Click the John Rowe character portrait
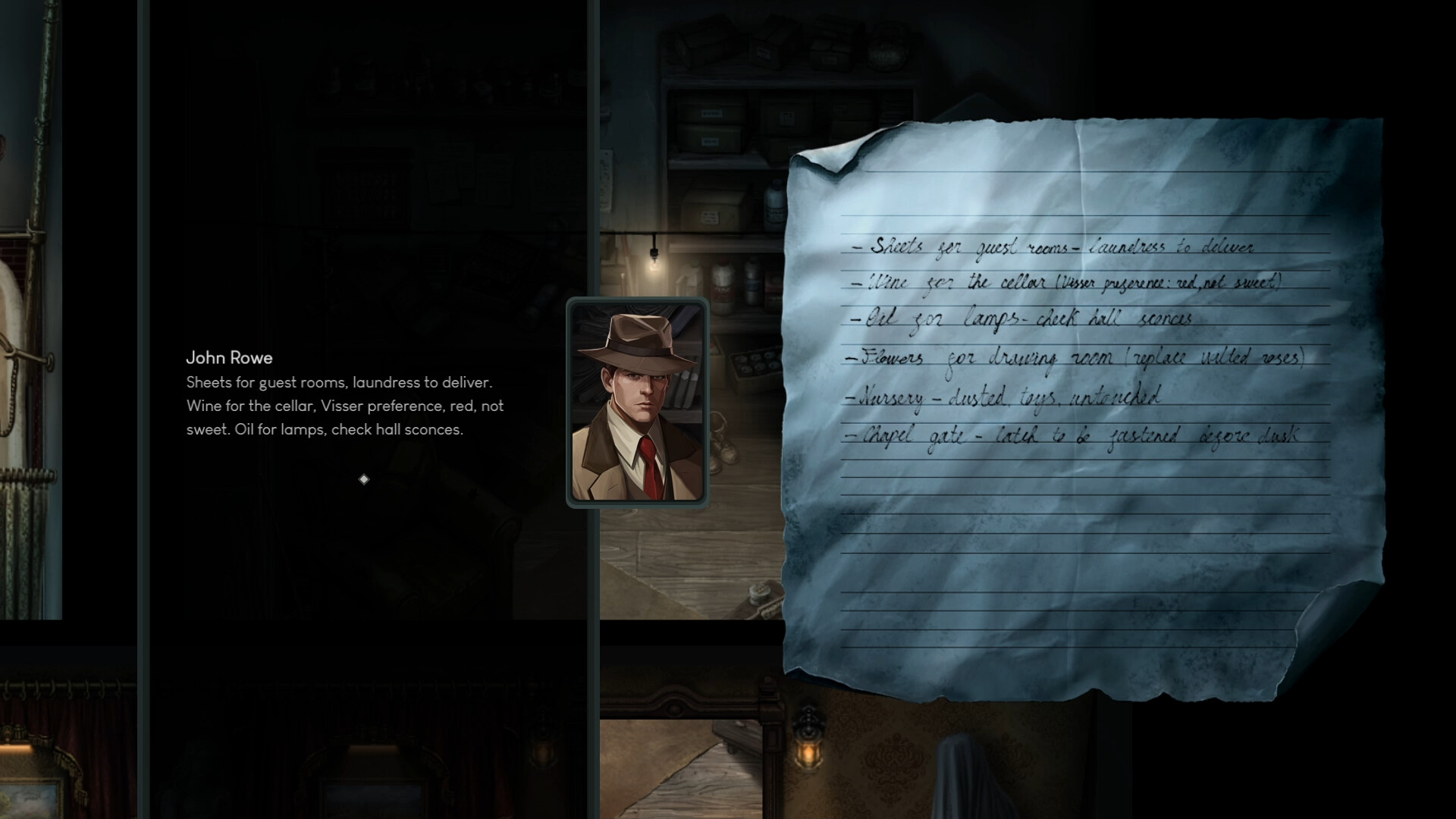The width and height of the screenshot is (1456, 819). click(638, 400)
